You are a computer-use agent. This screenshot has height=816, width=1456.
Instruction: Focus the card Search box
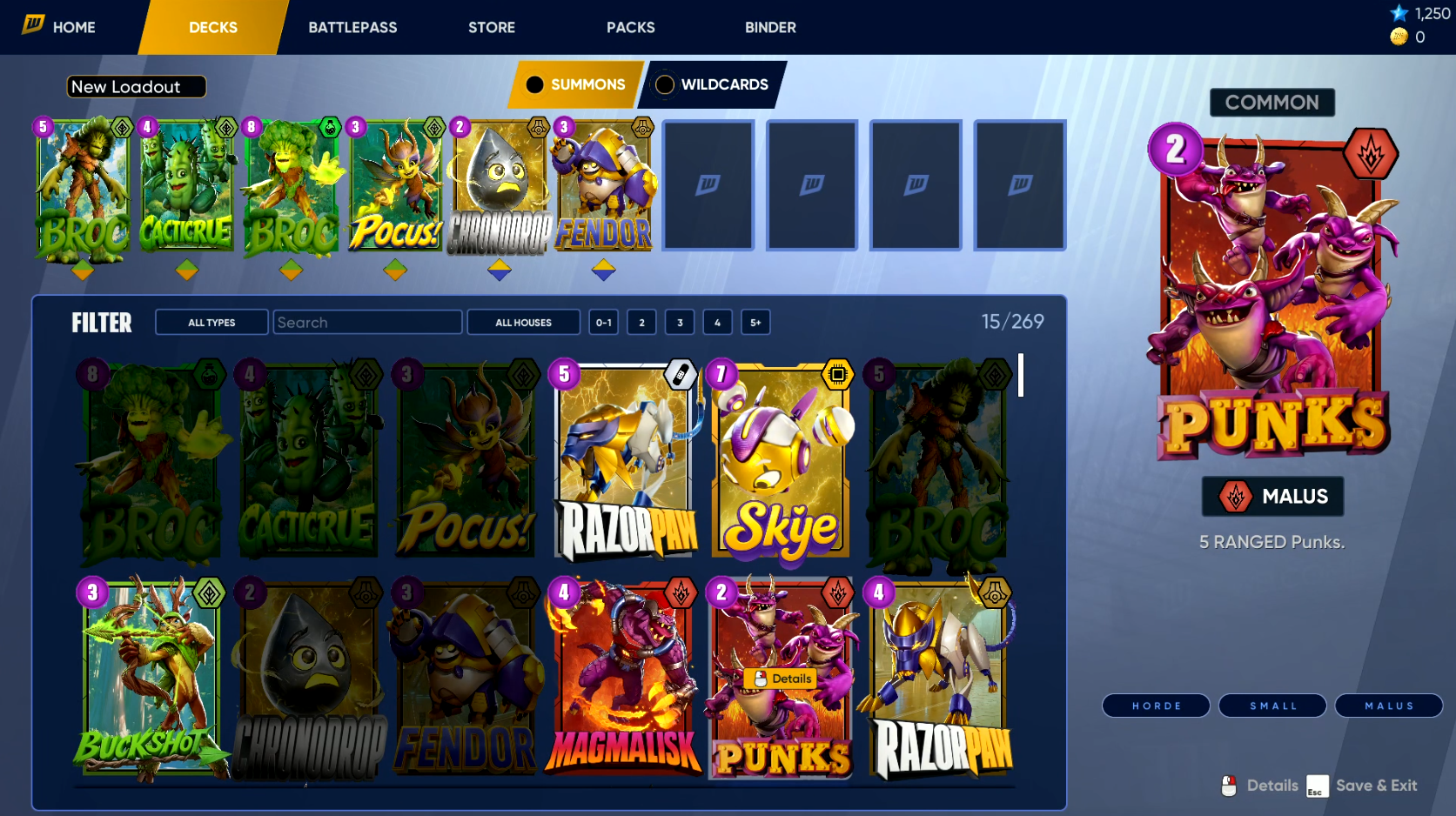[x=367, y=323]
